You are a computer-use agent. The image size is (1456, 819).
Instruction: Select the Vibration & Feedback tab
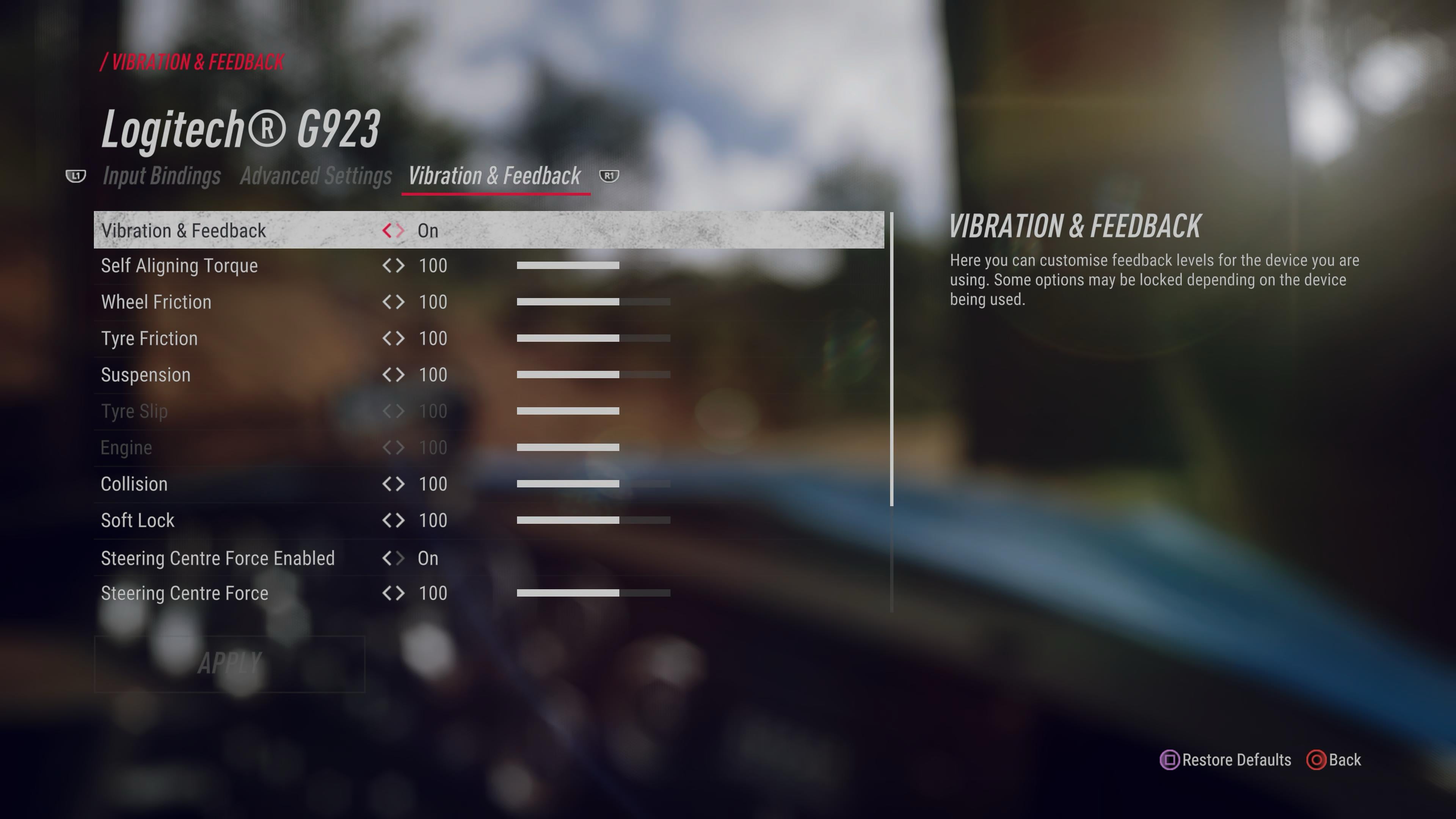494,176
